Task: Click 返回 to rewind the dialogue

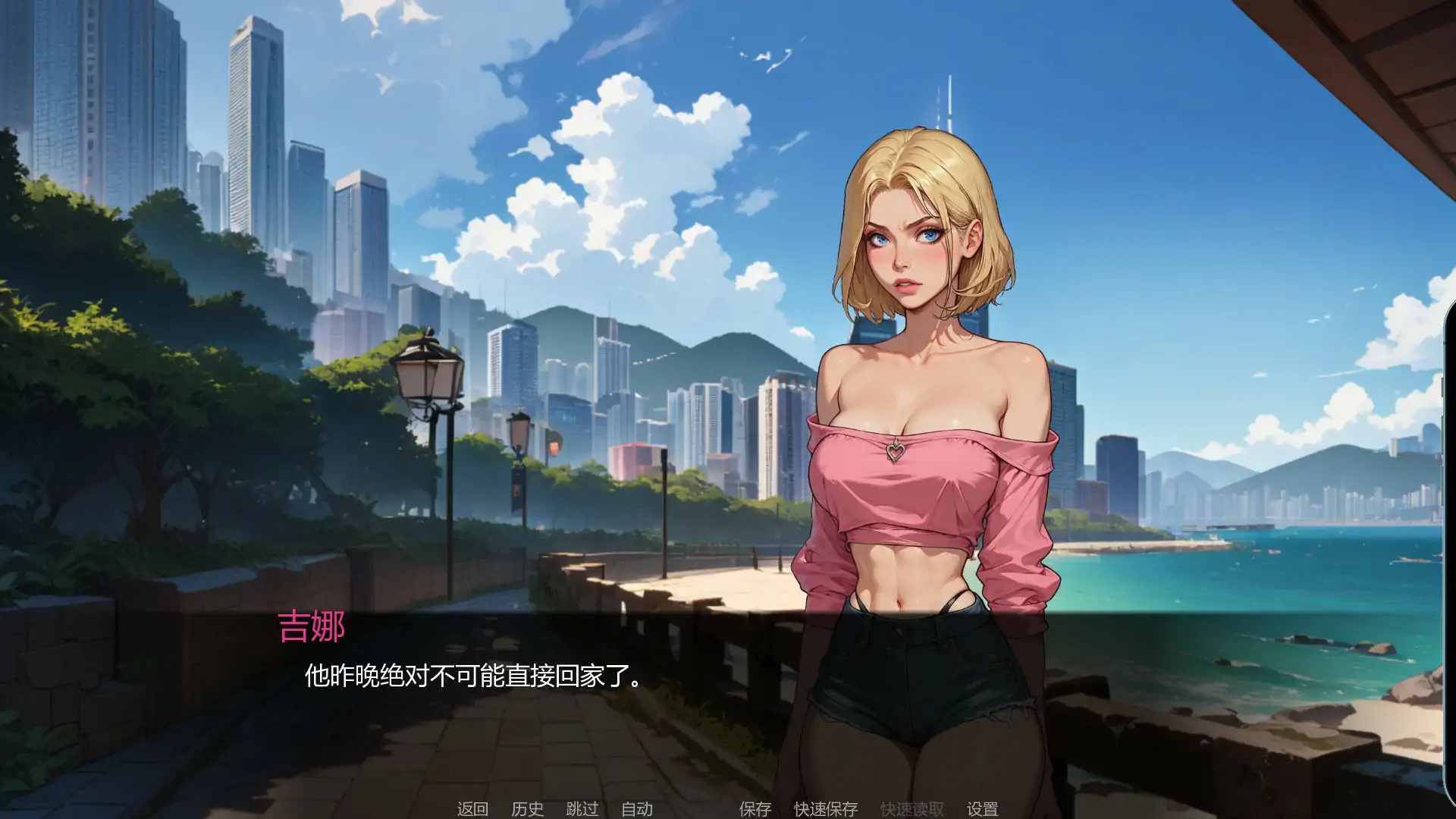Action: pos(471,808)
